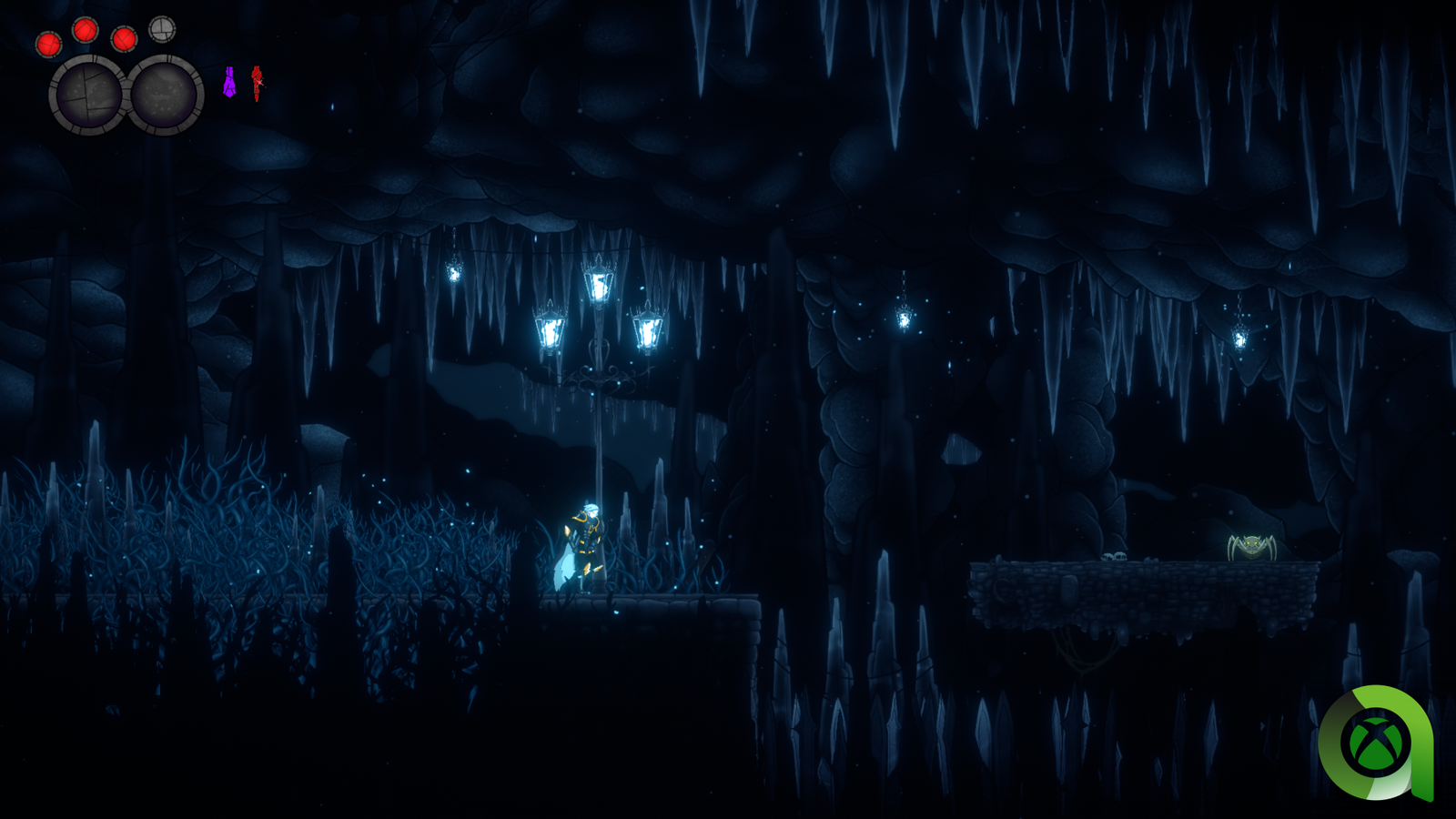Open the green Xbox logo overlay badge
This screenshot has width=1456, height=819.
coord(1376,743)
